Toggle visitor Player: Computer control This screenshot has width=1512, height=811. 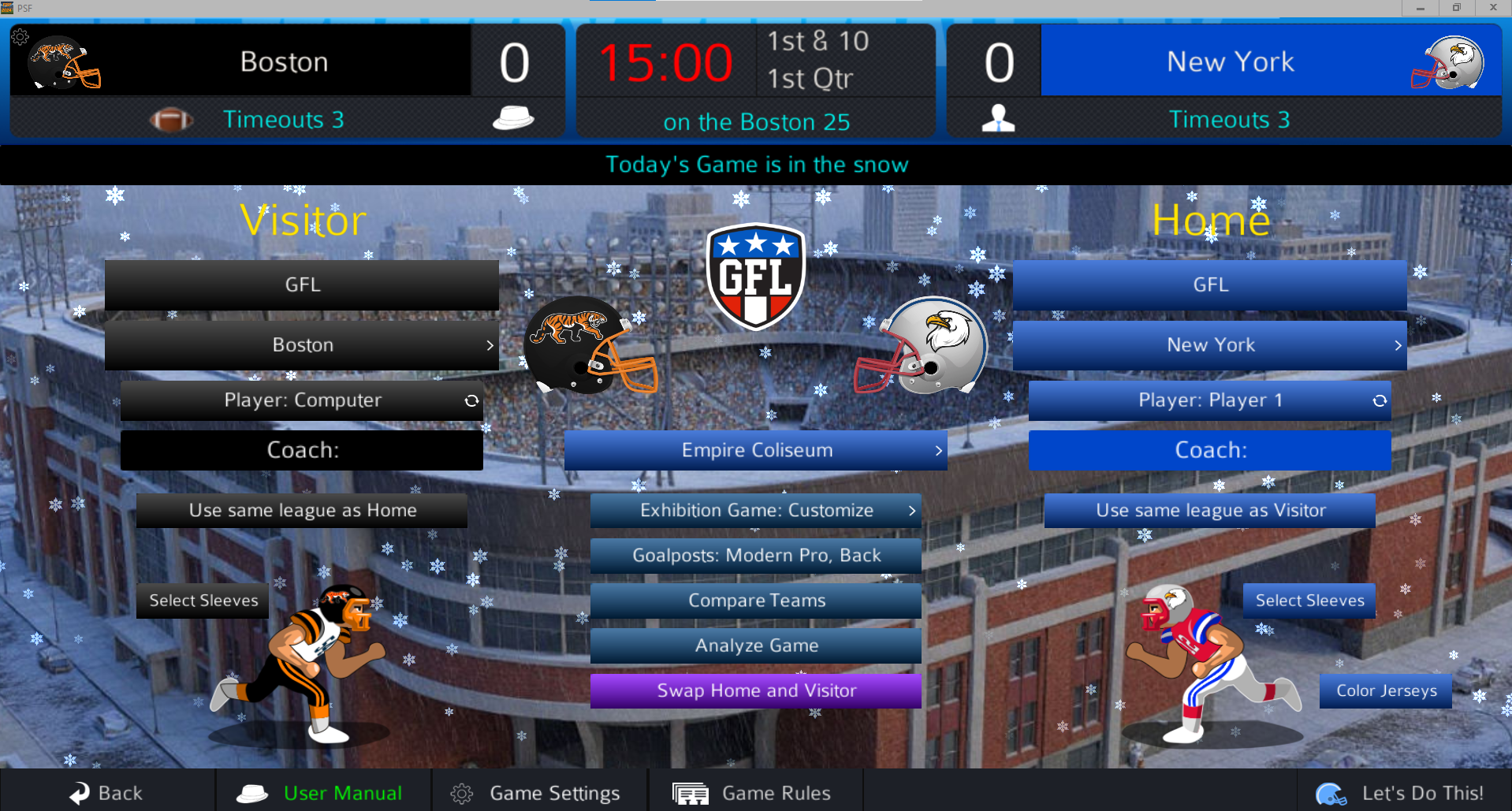click(x=302, y=400)
